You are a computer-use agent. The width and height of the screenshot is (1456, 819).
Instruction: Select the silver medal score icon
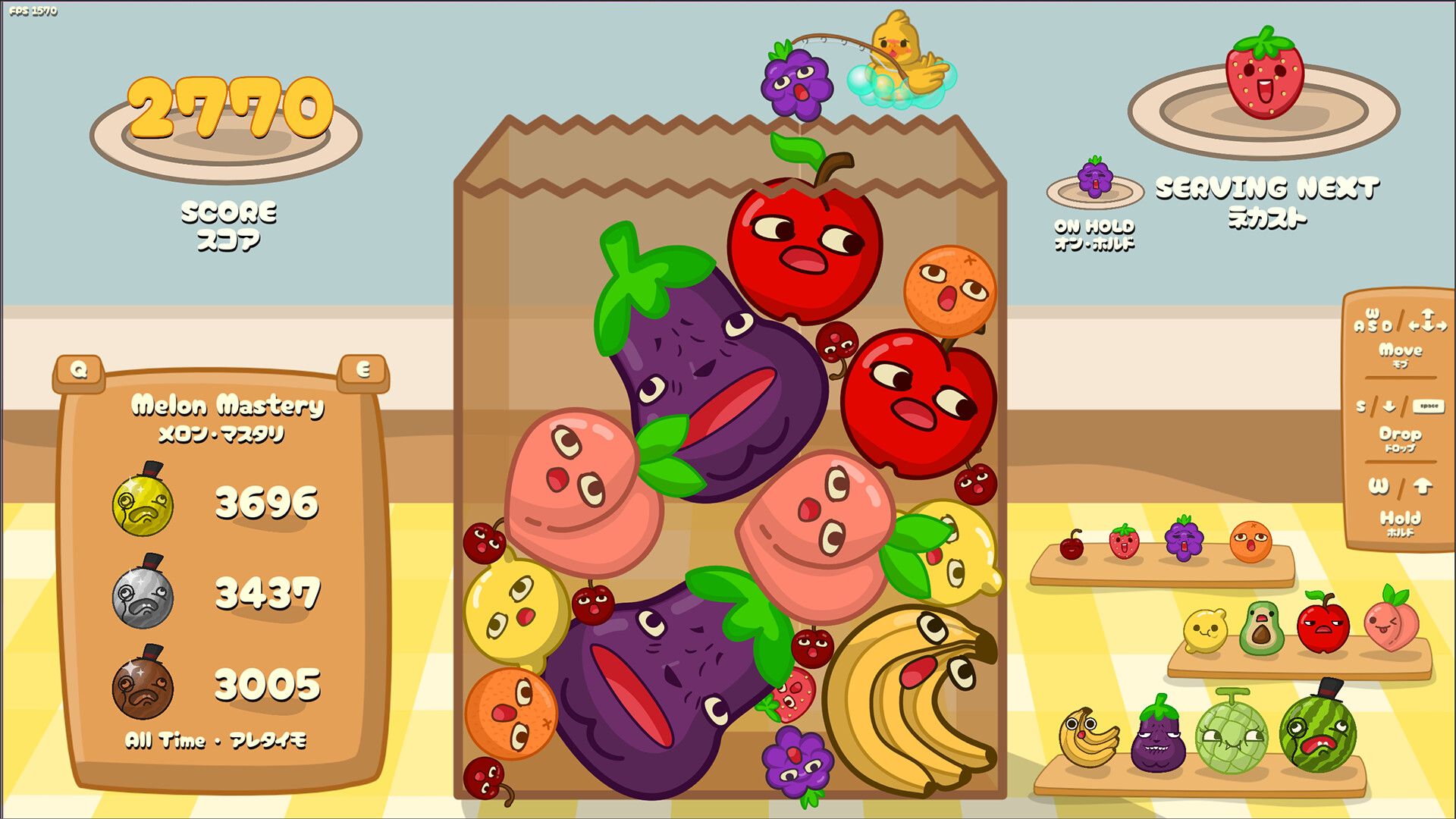pos(146,596)
